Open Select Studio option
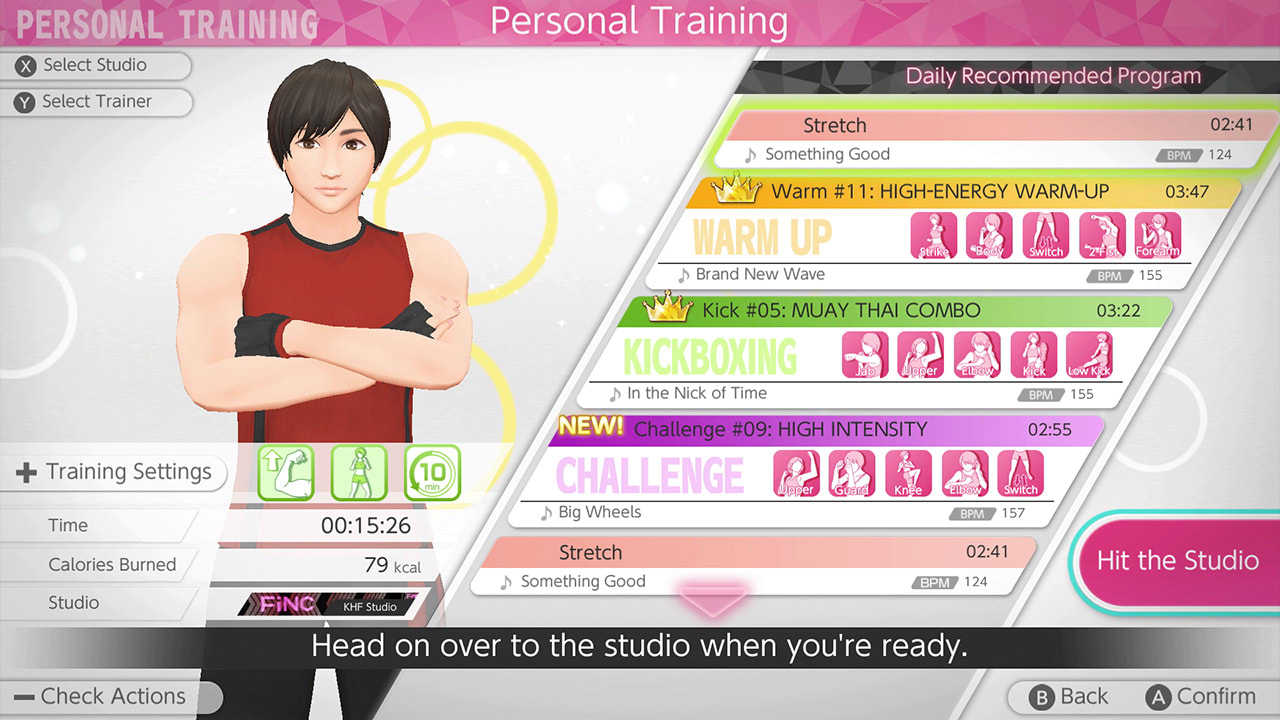Screen dimensions: 1280x720 (x=97, y=66)
